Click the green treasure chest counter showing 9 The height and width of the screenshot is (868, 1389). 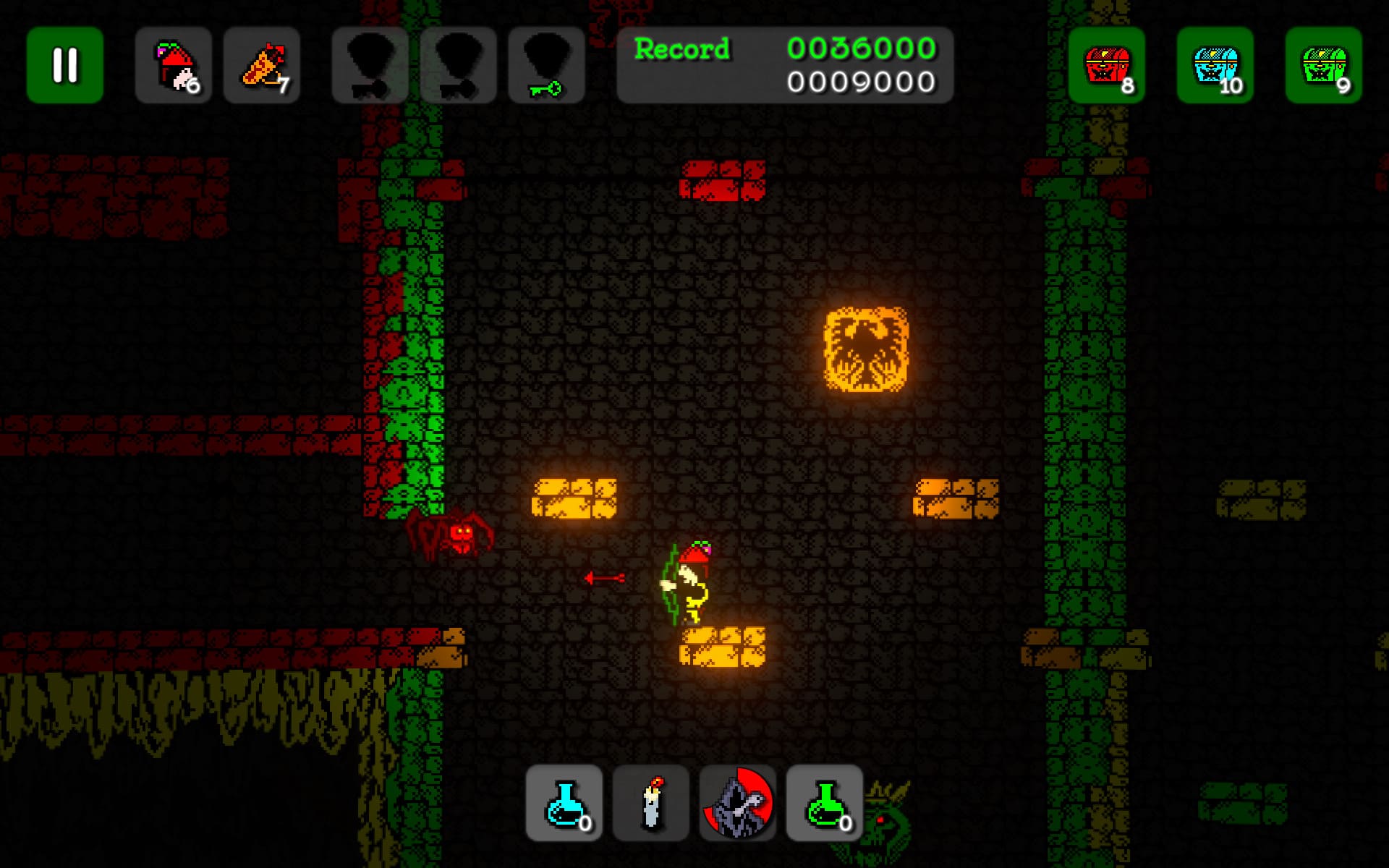click(1321, 67)
